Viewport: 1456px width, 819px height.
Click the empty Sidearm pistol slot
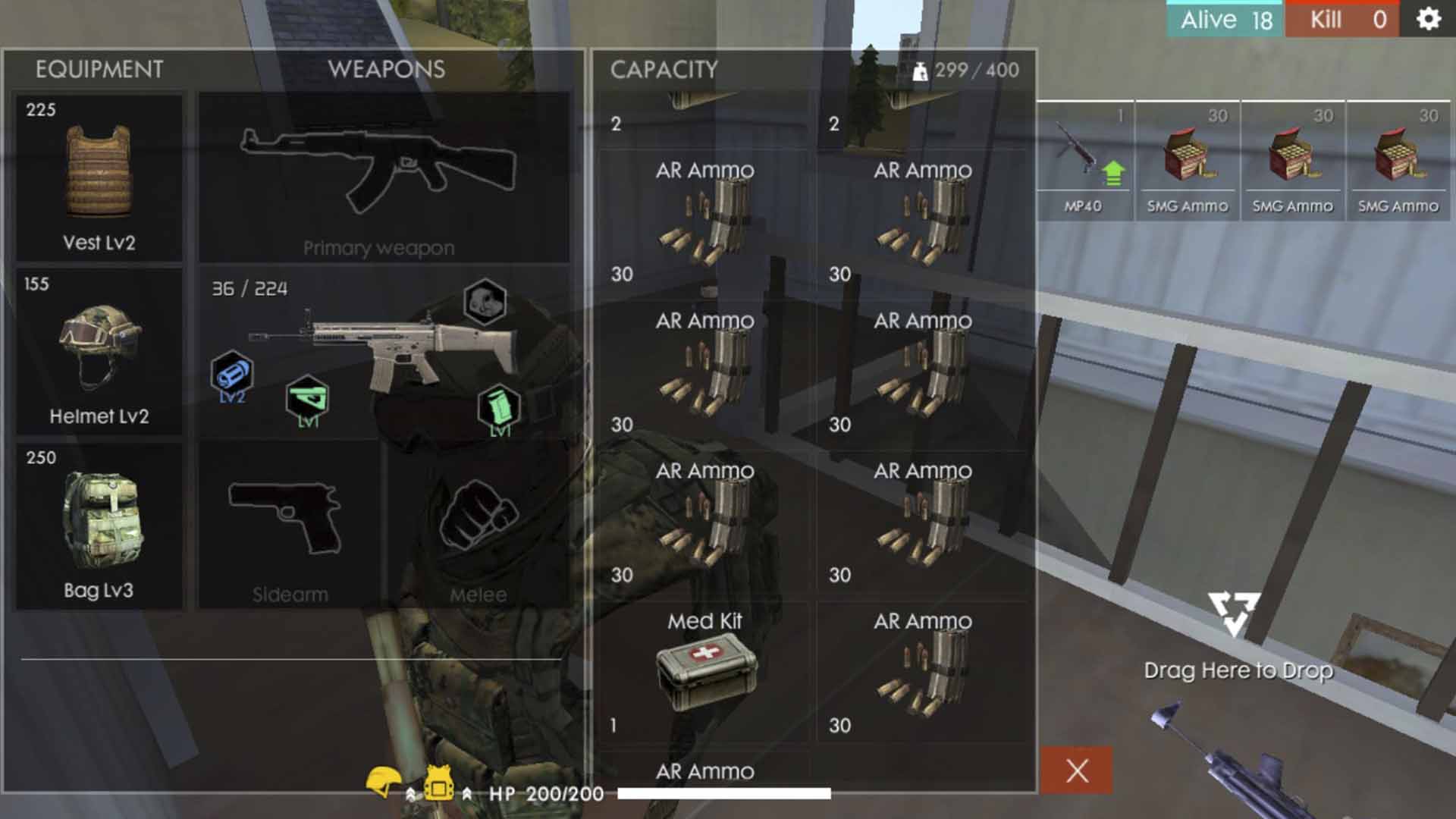click(x=289, y=524)
